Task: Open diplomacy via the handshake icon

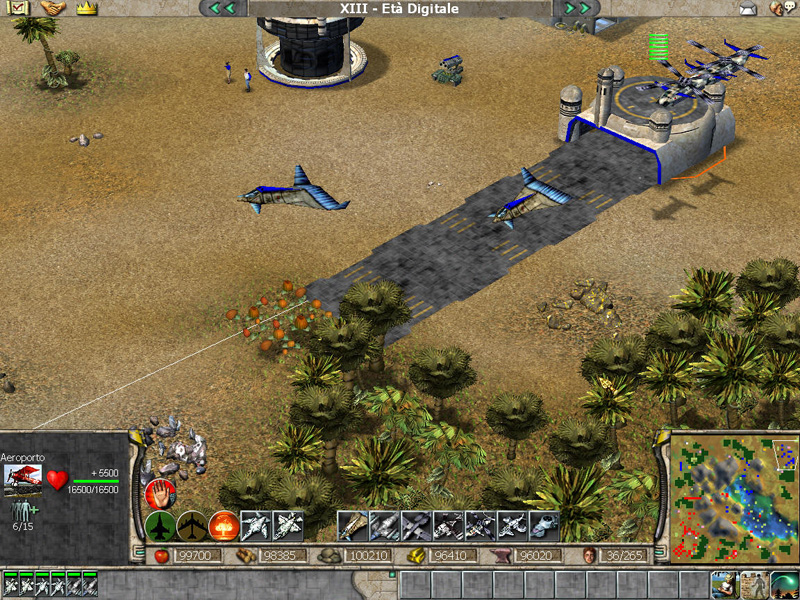Action: 53,8
